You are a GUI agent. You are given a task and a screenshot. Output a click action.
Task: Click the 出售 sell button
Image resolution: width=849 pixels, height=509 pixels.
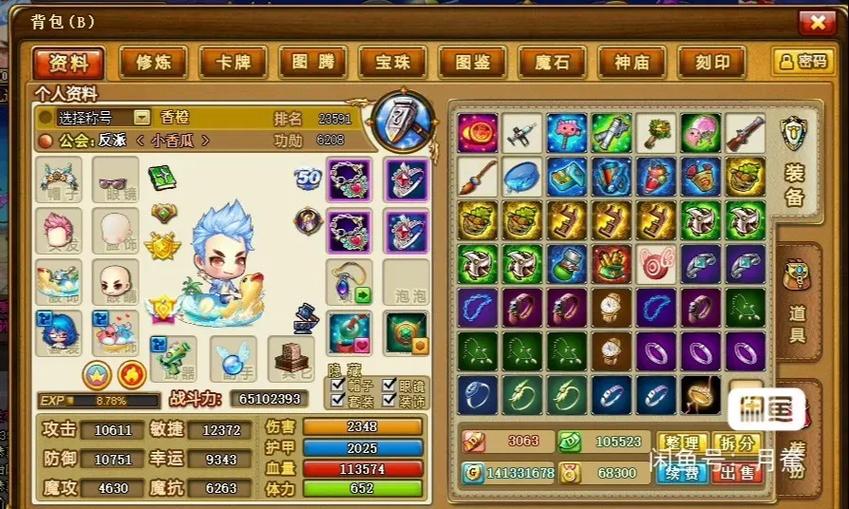pos(738,472)
